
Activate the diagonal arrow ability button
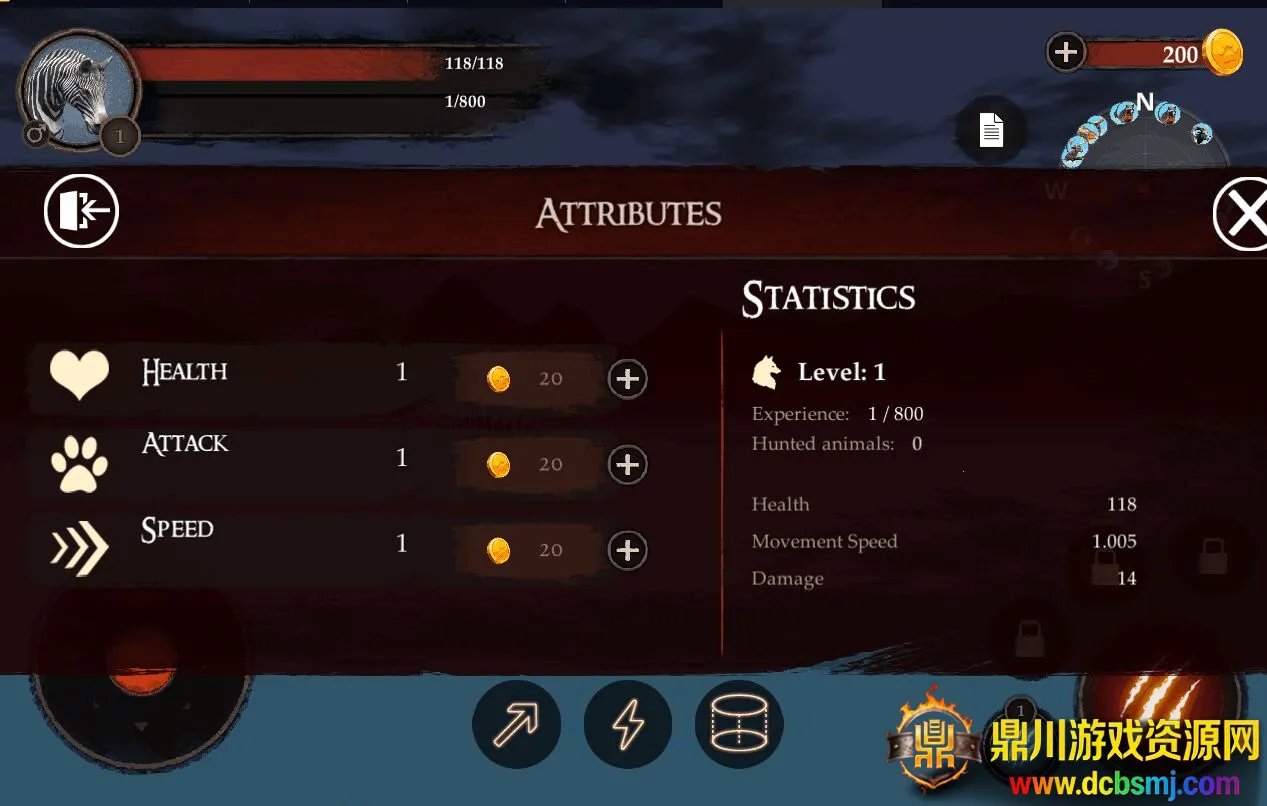(x=516, y=725)
